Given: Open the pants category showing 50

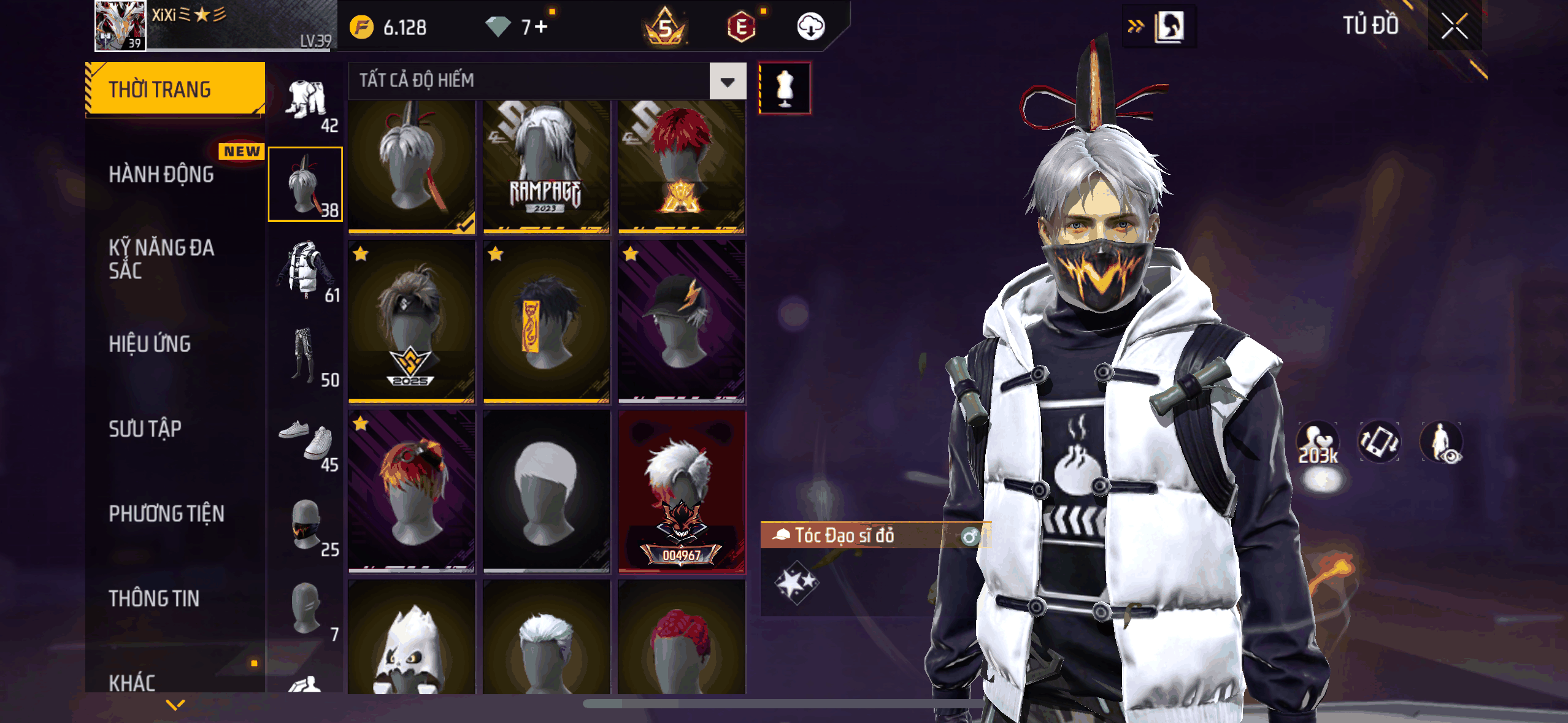Looking at the screenshot, I should 306,356.
